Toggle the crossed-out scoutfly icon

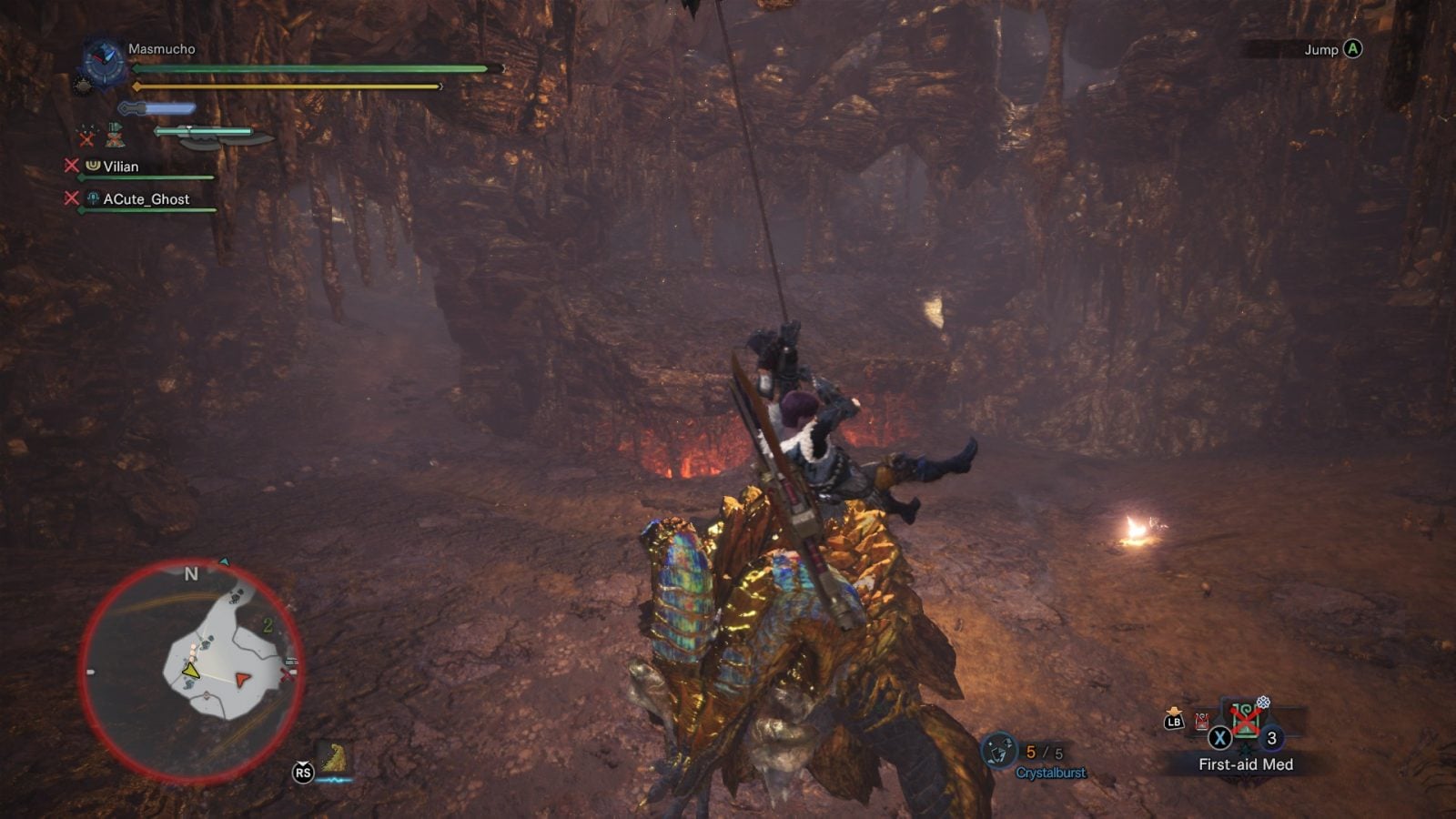coord(86,136)
